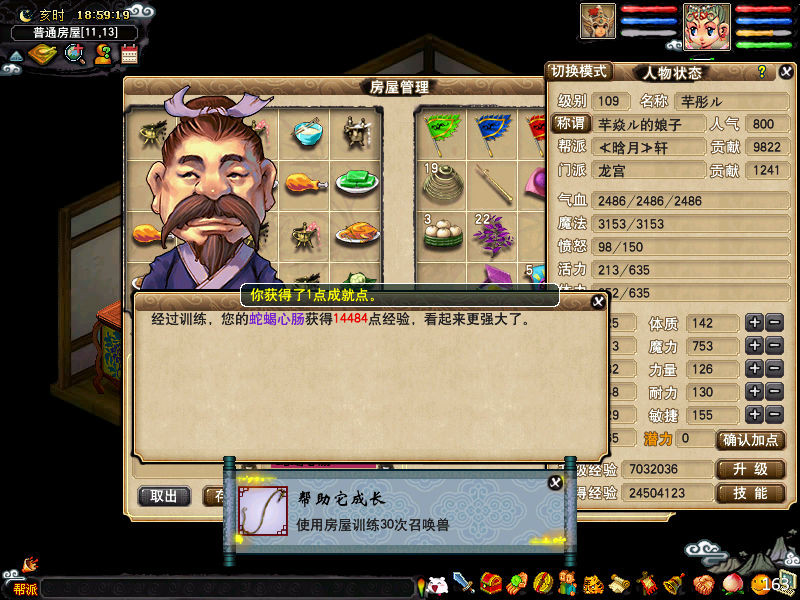Close the character status panel
Screen dimensions: 800x600
(787, 72)
